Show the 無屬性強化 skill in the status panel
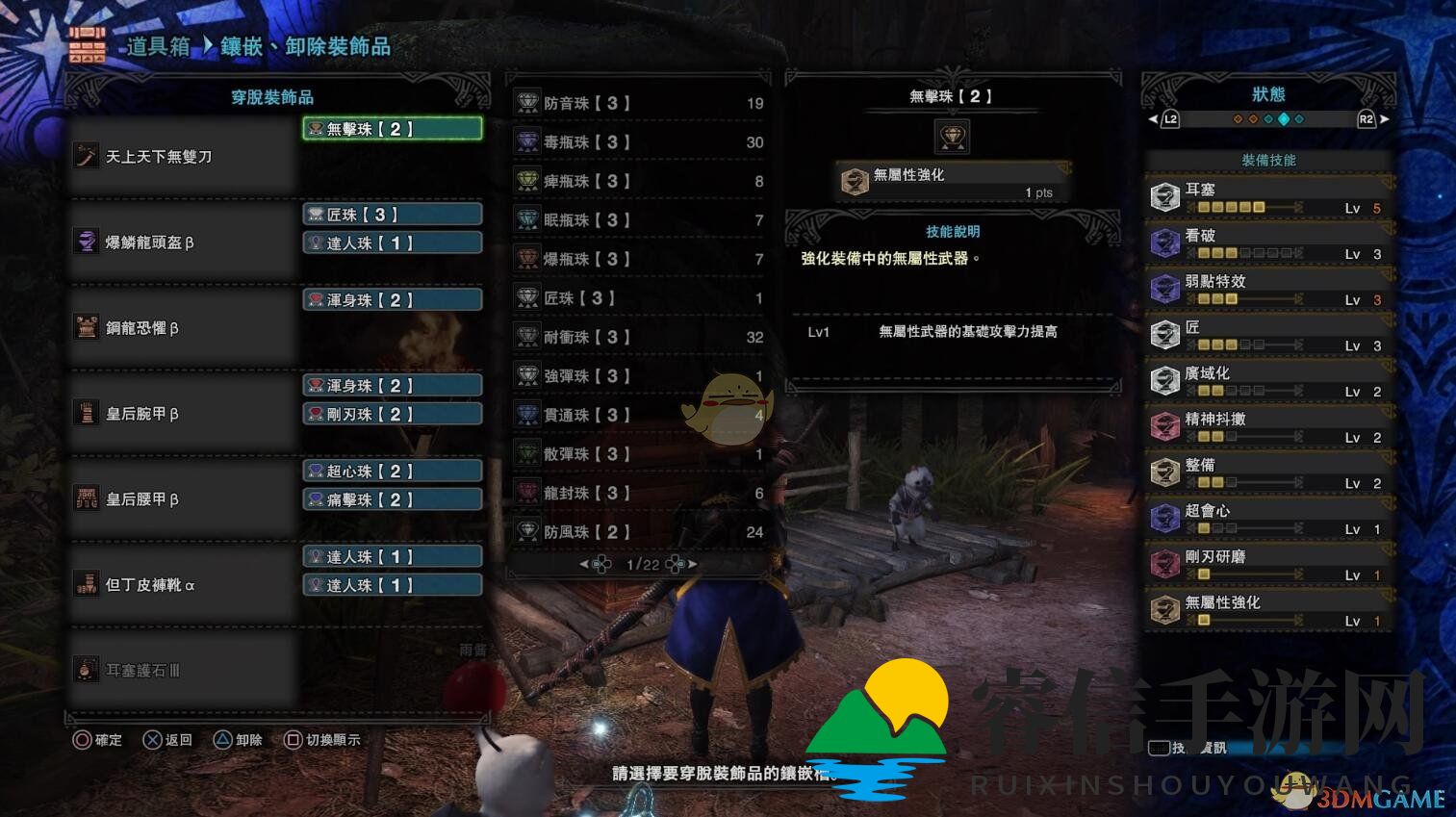The height and width of the screenshot is (817, 1456). [x=1268, y=610]
